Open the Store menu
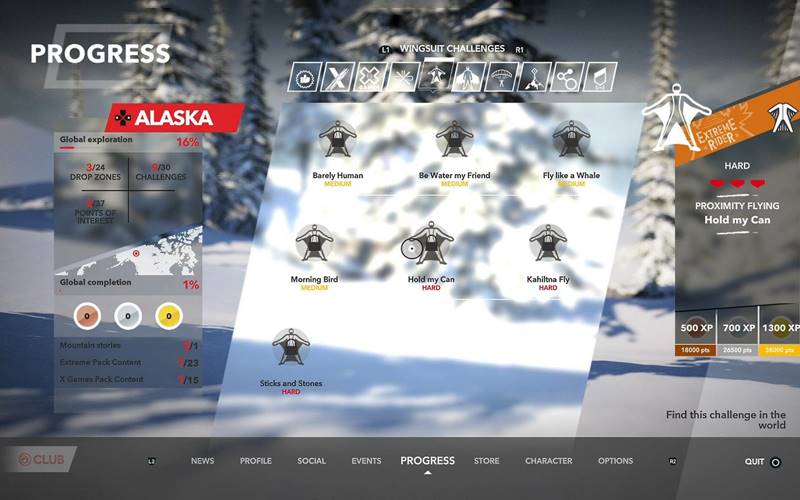This screenshot has width=800, height=500. pos(486,461)
